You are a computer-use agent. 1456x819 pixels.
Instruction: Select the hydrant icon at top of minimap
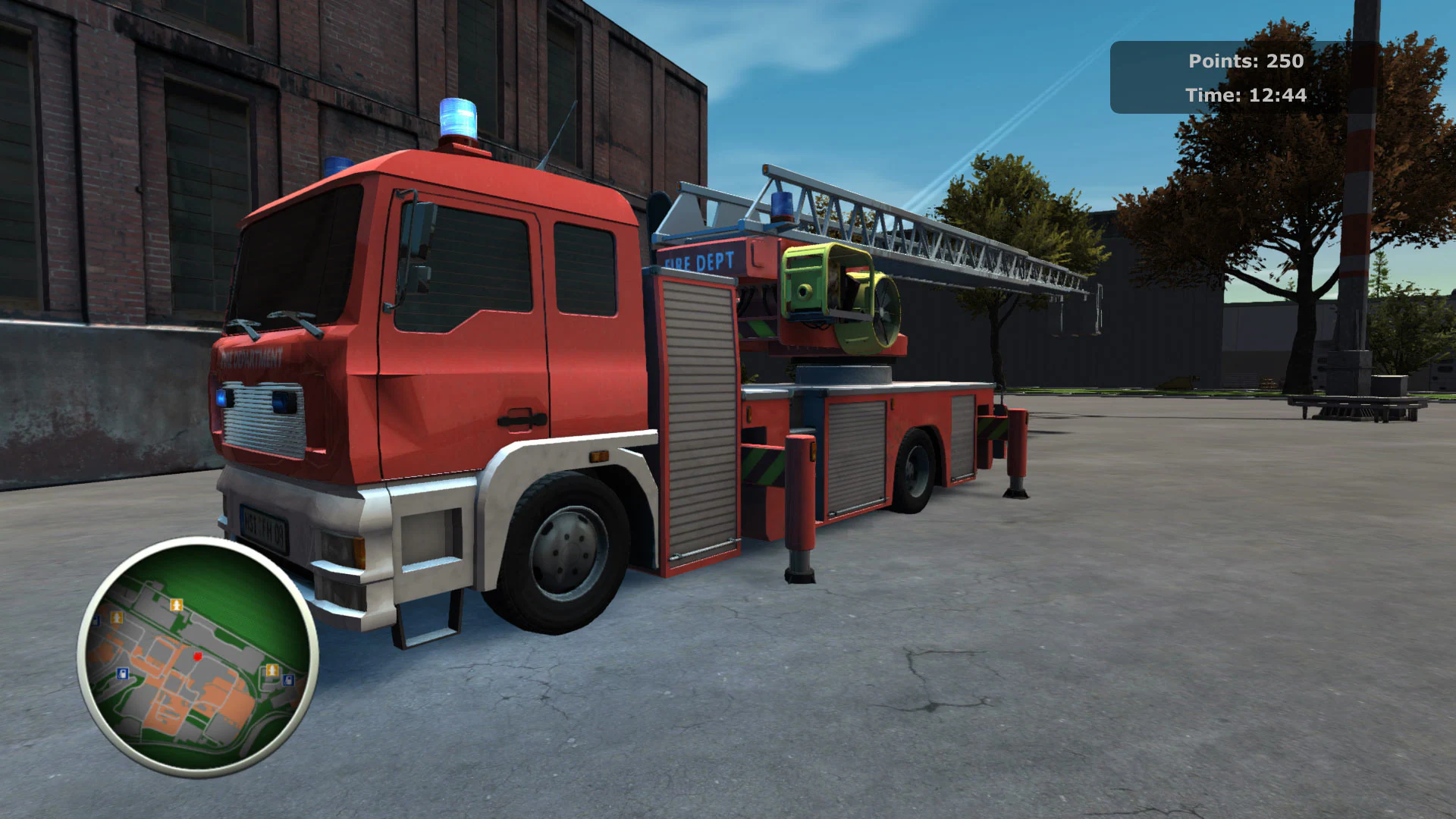point(177,604)
